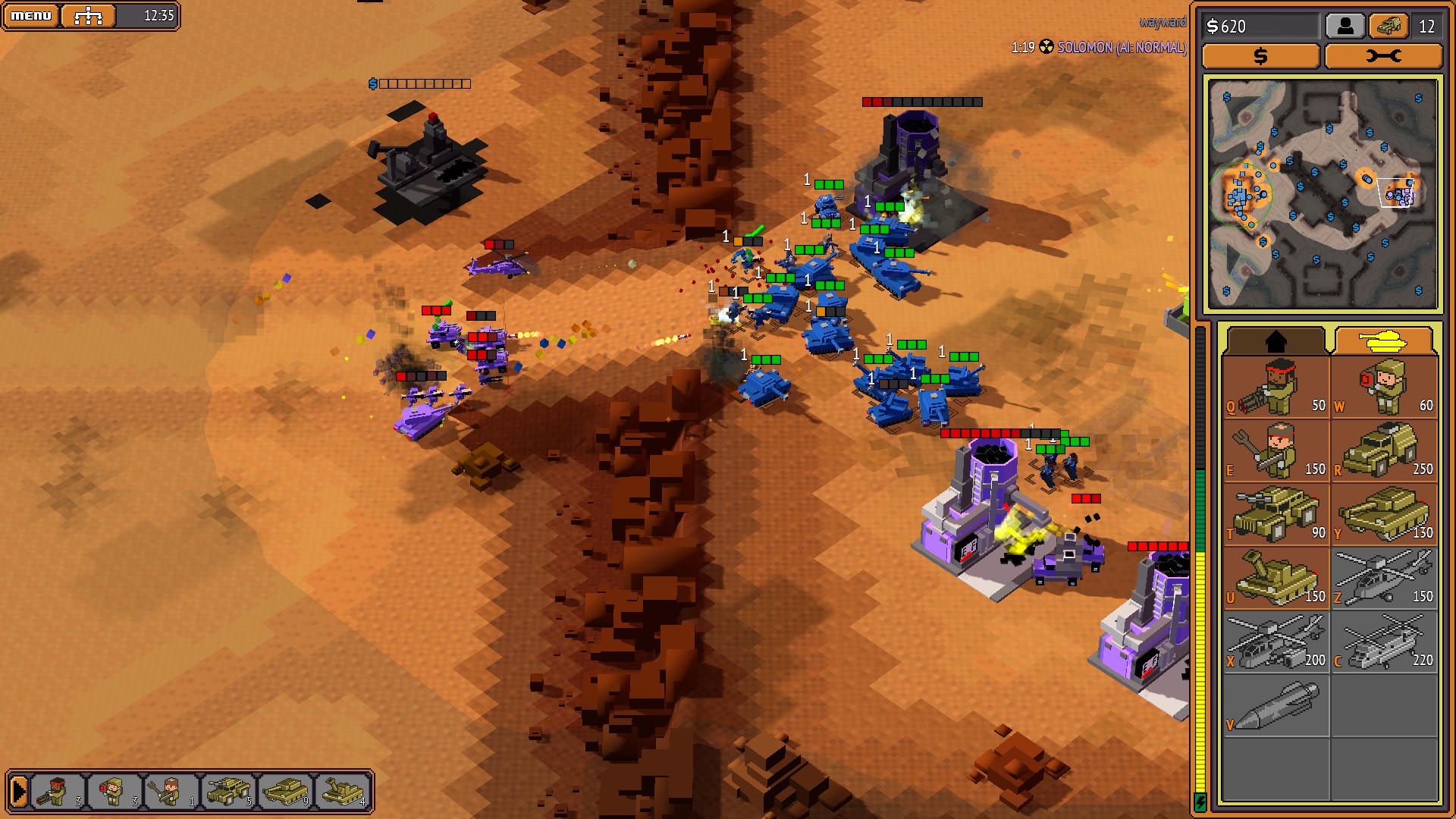
Task: Switch to the buildings tab
Action: pos(1276,340)
